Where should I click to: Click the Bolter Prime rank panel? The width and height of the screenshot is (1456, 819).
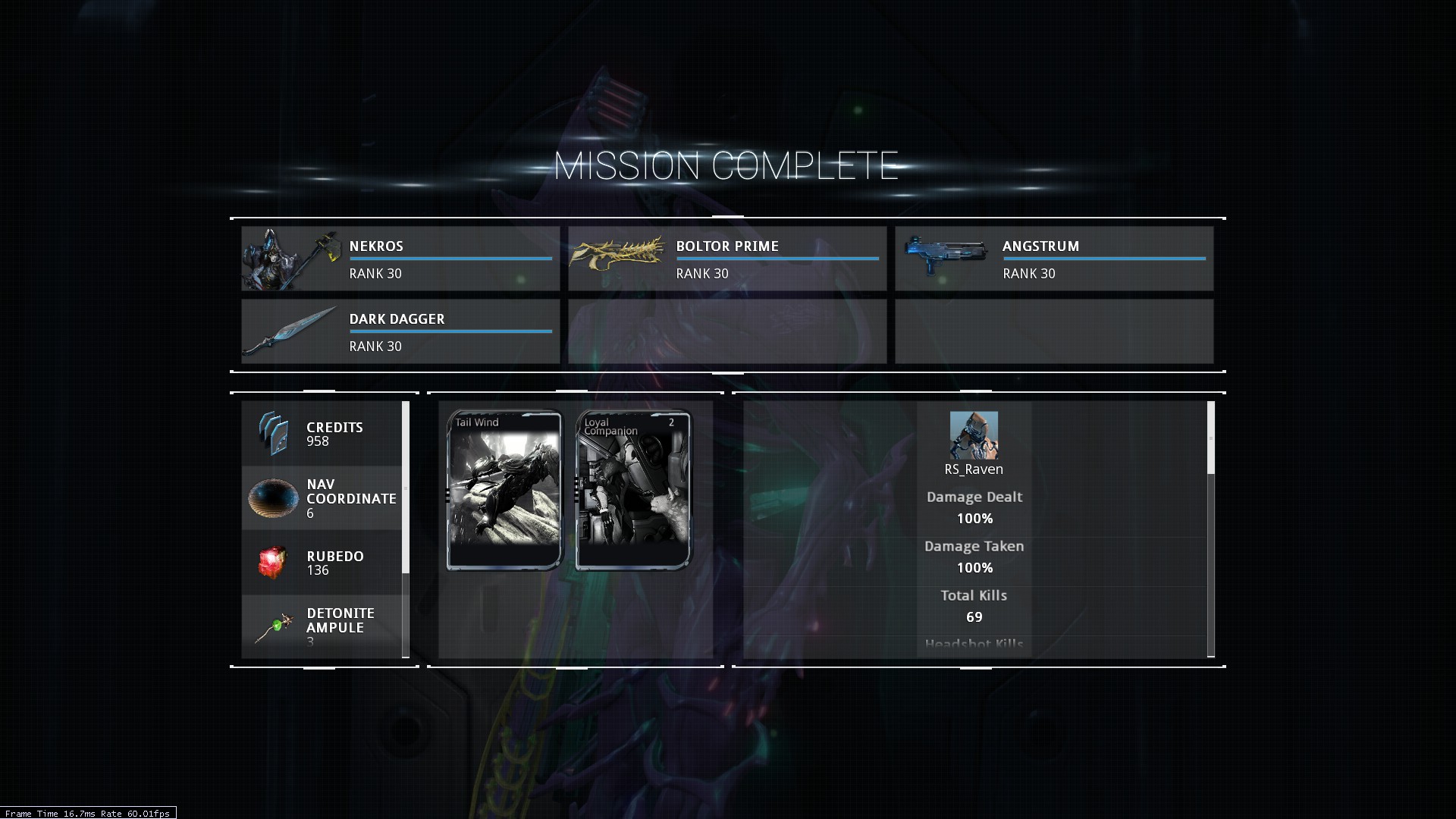[x=727, y=259]
